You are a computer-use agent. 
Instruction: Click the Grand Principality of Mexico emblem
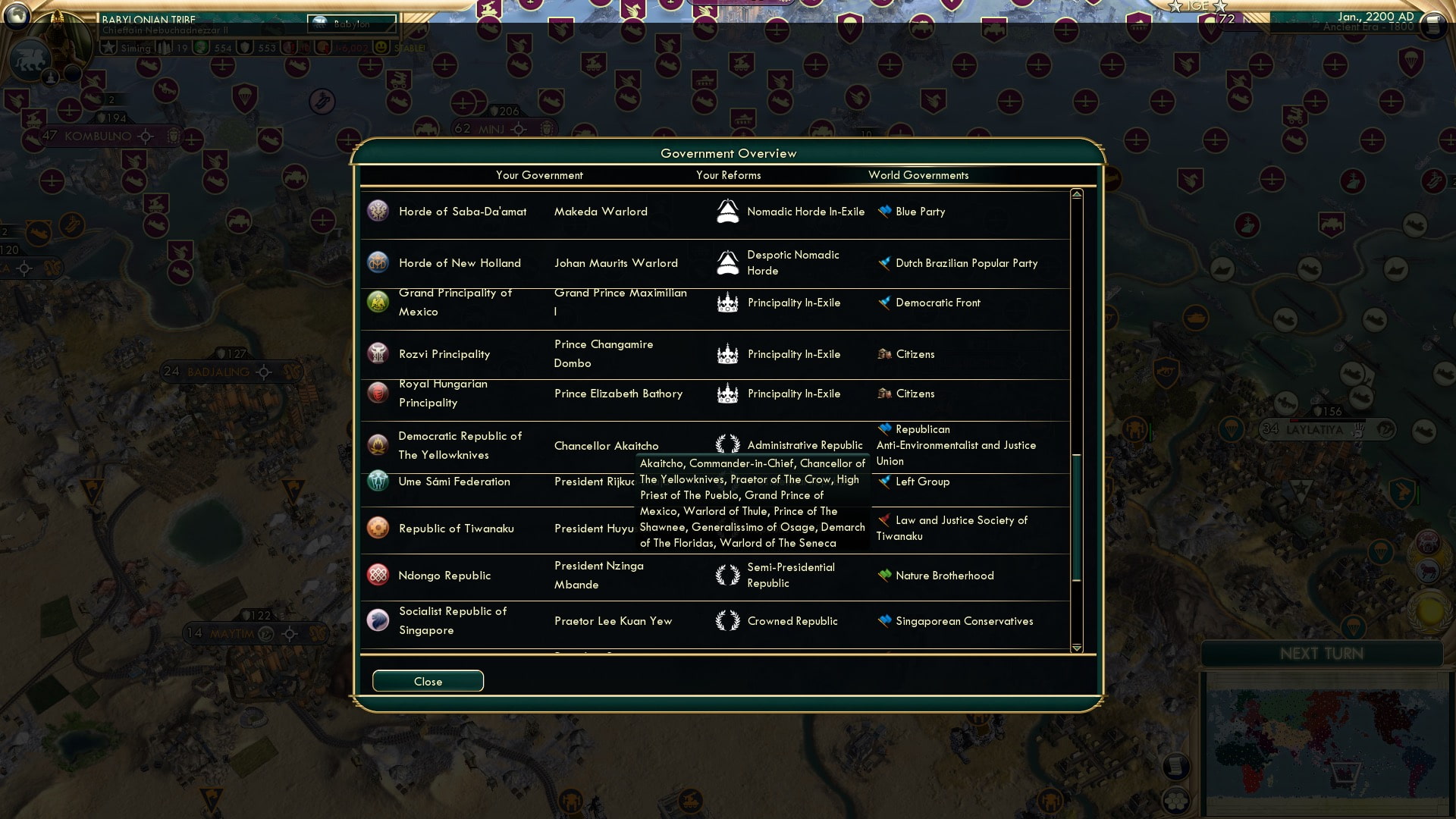377,302
